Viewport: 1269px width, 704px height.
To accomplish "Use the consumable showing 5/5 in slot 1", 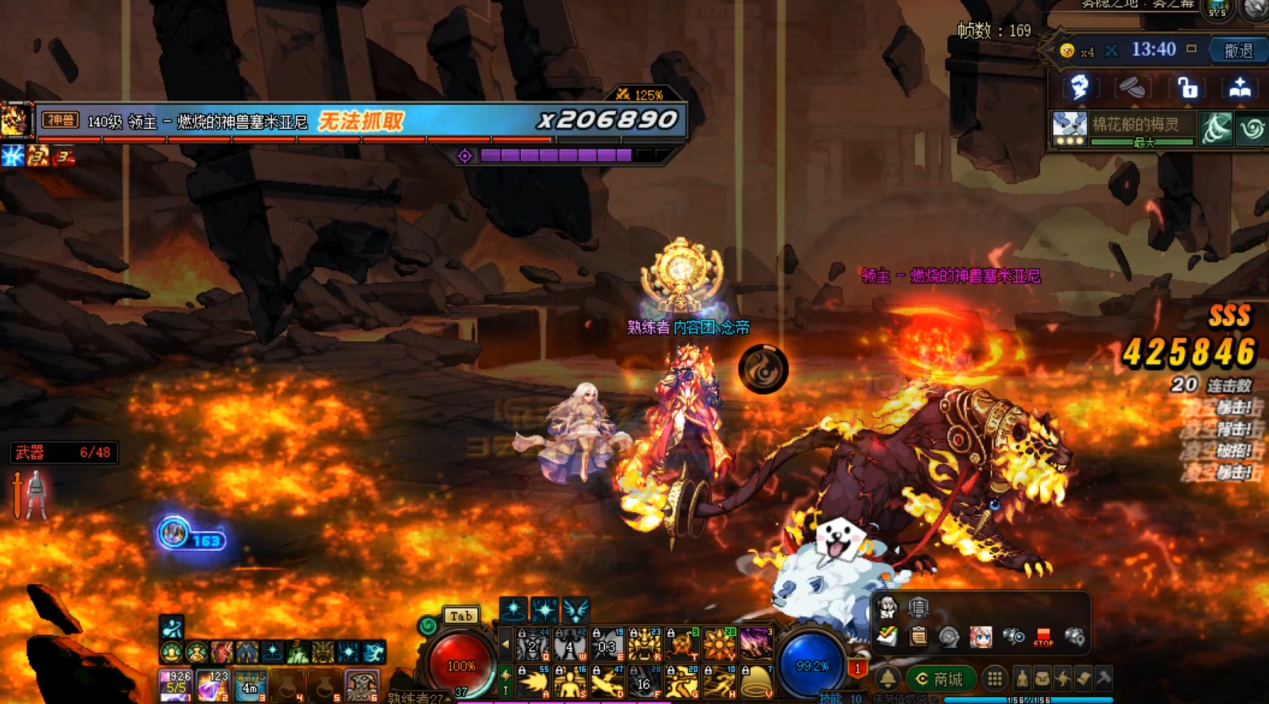I will (175, 686).
